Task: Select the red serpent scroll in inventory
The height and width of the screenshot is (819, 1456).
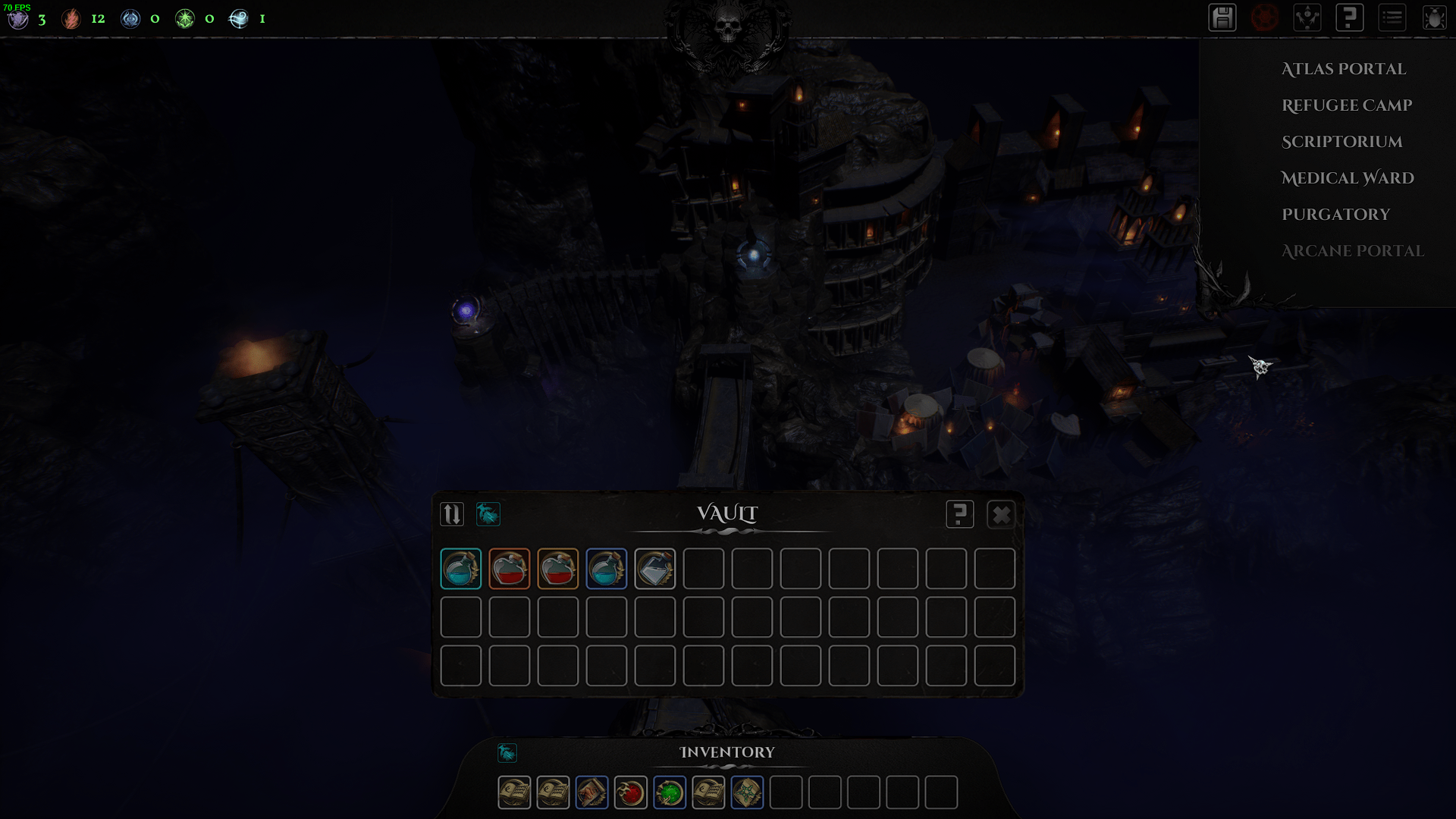Action: [x=591, y=793]
